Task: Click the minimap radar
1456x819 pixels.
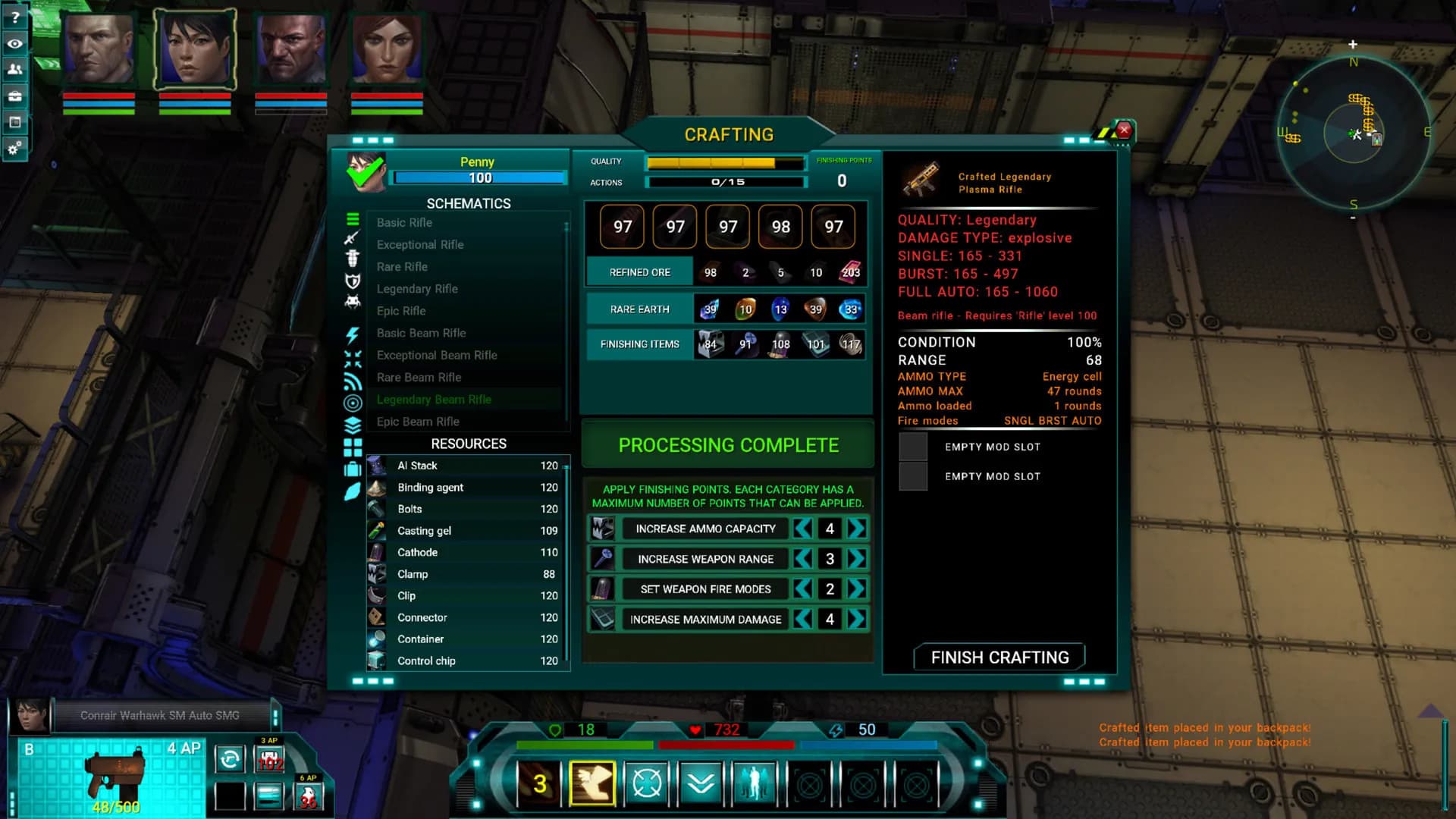Action: coord(1354,134)
